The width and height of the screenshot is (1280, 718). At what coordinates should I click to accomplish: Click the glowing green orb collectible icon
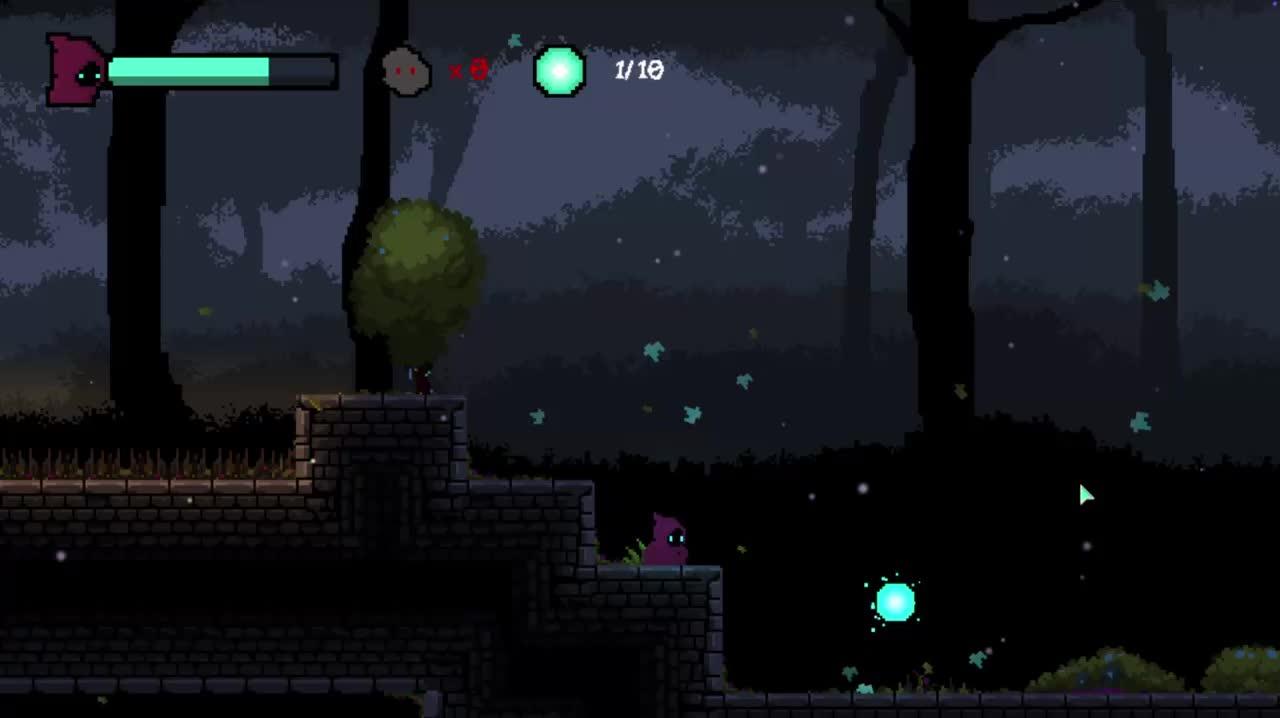click(559, 71)
